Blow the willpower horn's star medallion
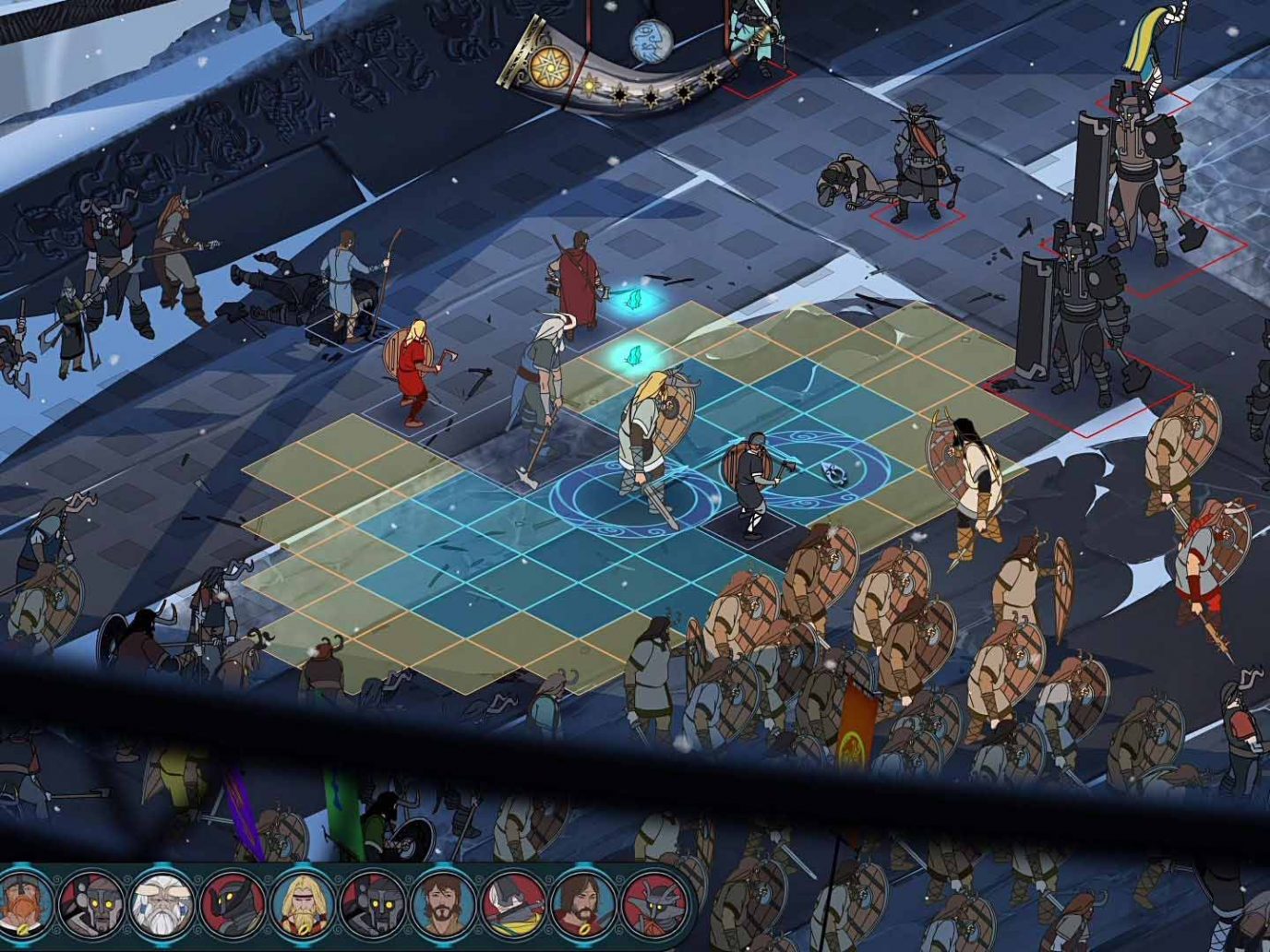Viewport: 1270px width, 952px height. pos(544,65)
